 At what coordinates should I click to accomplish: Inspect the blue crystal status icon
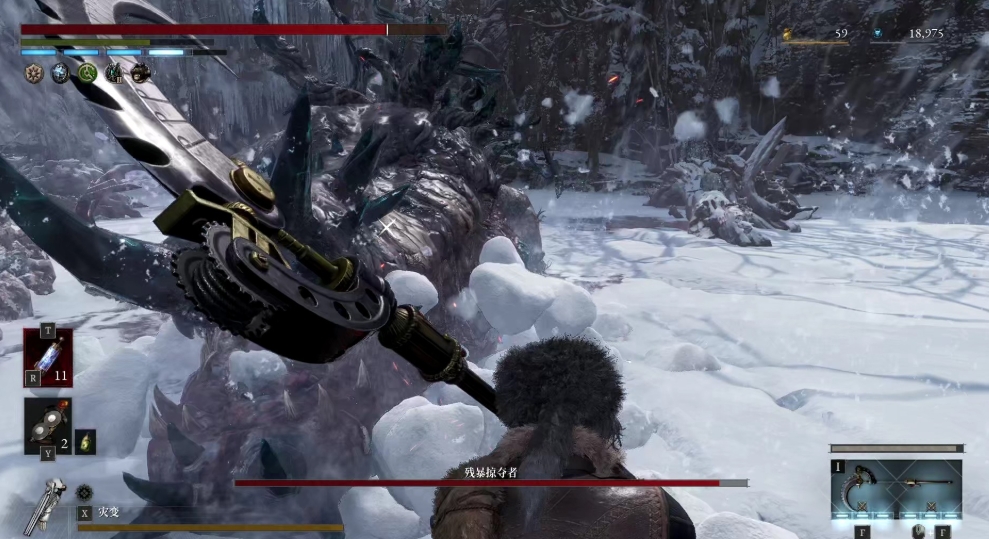tap(60, 73)
